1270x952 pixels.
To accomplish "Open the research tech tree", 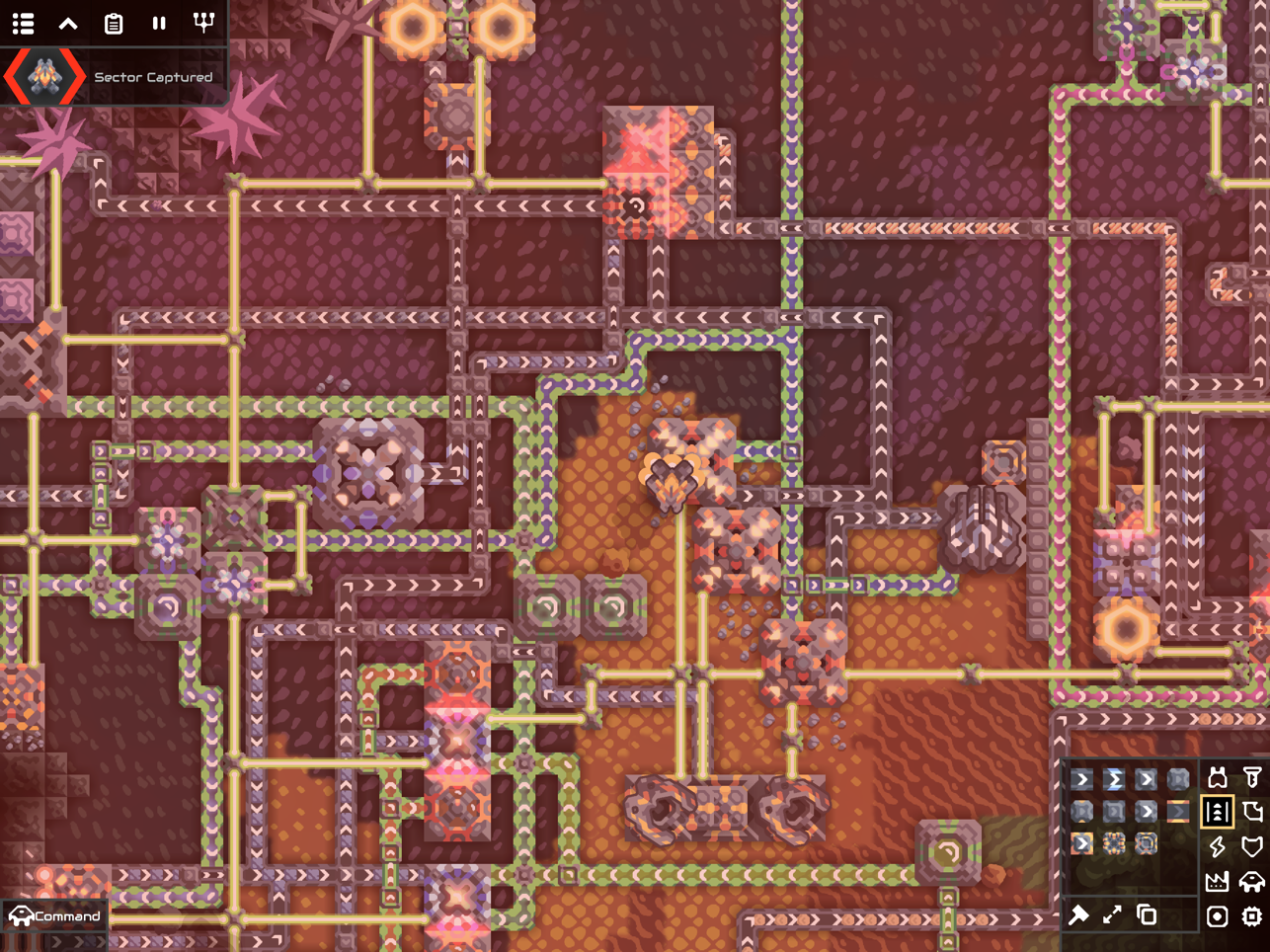I will click(203, 23).
